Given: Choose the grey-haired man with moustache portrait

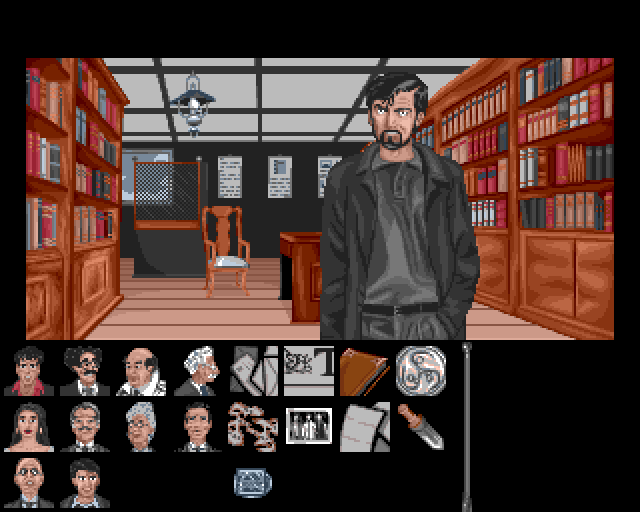Looking at the screenshot, I should [85, 427].
